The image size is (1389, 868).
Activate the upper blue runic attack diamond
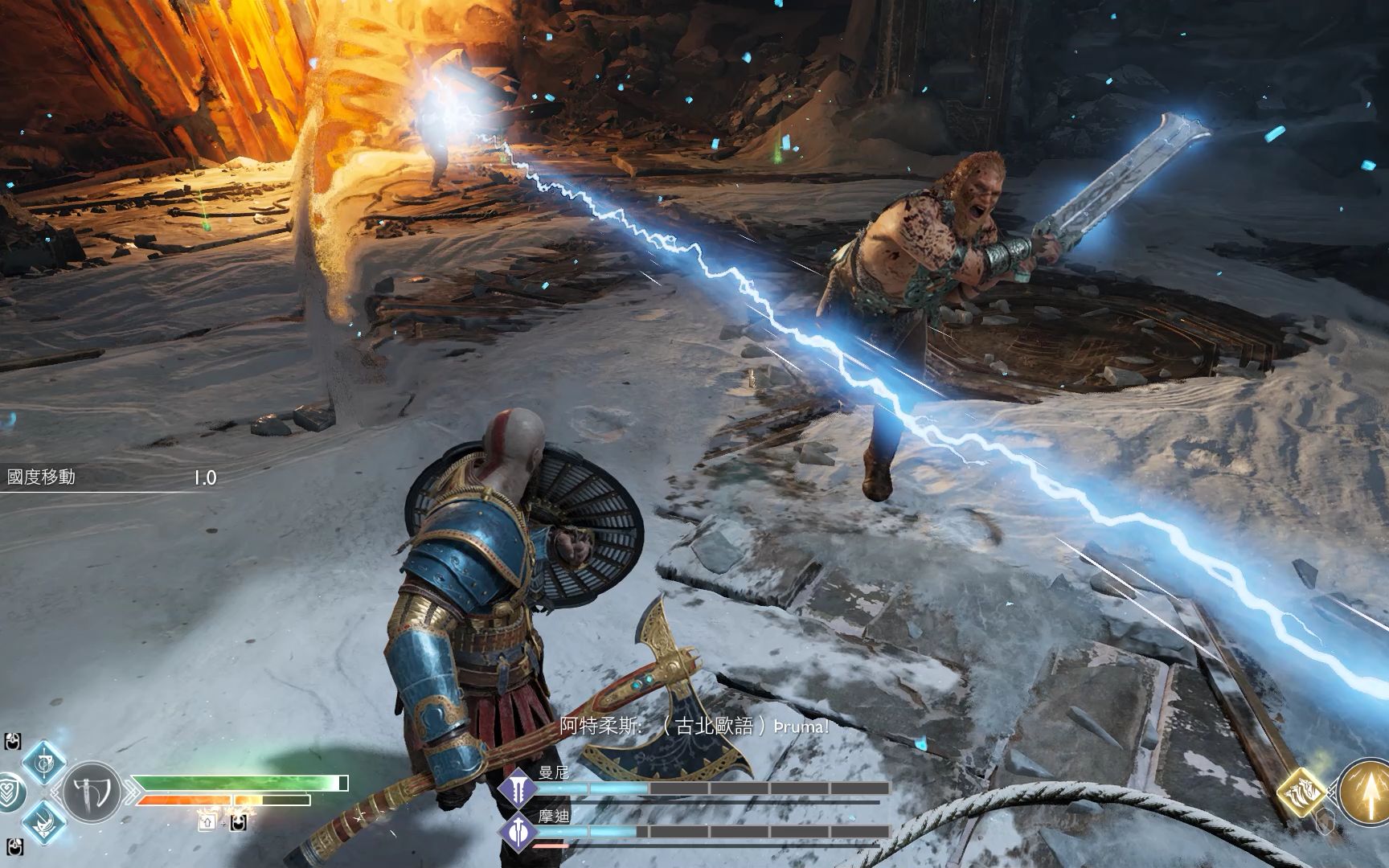43,761
